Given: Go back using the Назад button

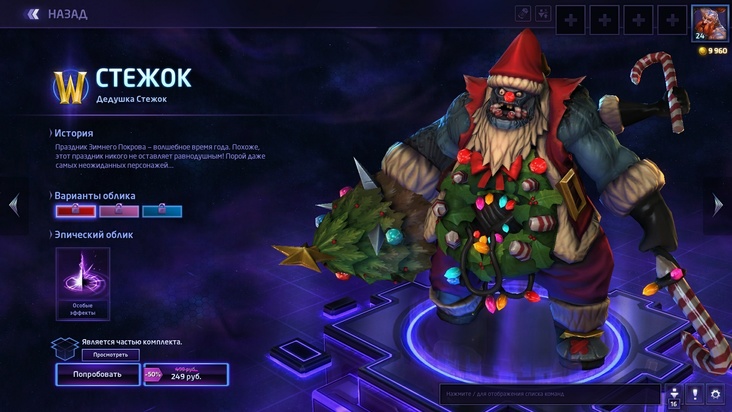Looking at the screenshot, I should tap(58, 14).
